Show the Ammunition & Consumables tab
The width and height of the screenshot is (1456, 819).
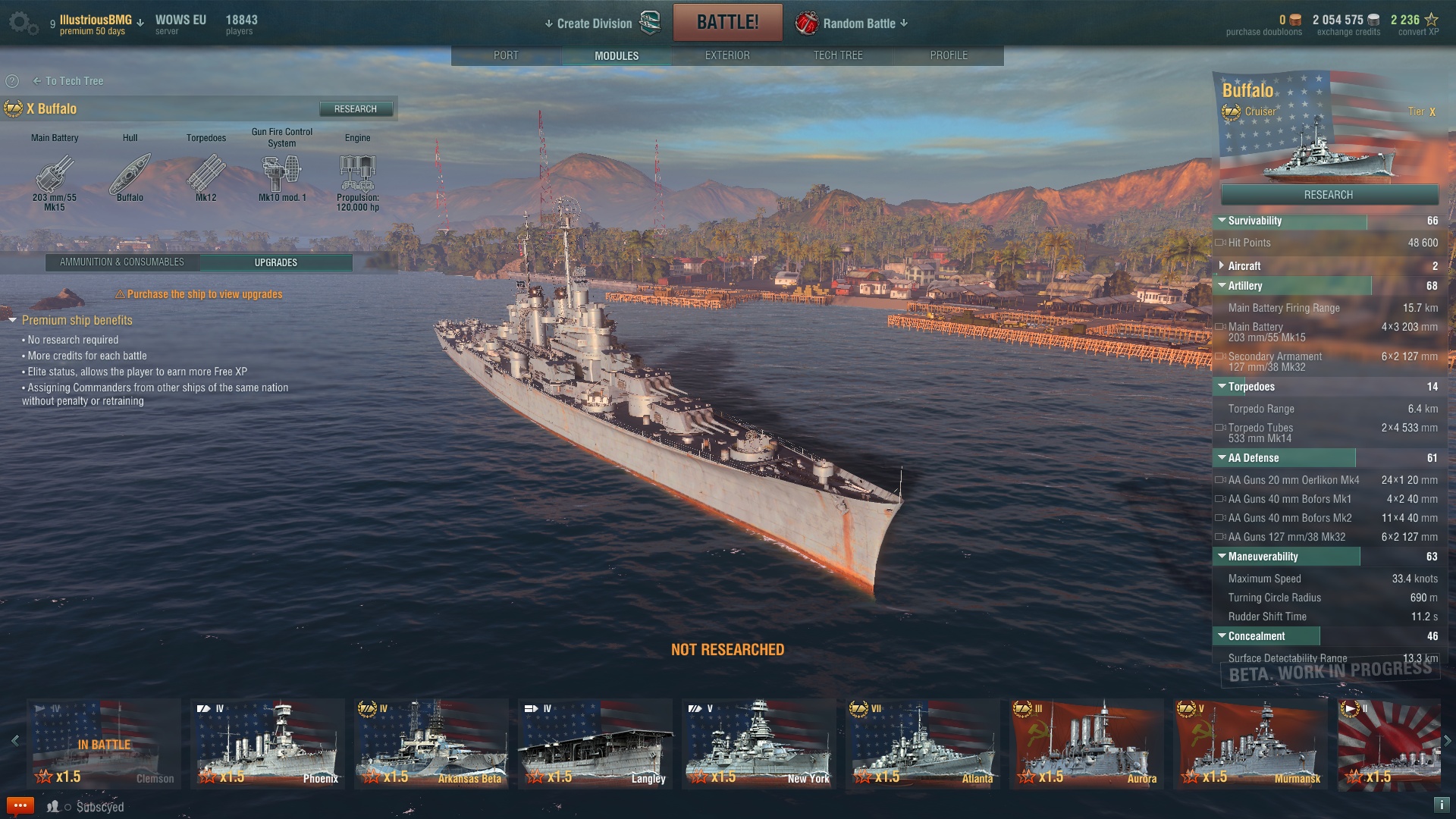[122, 262]
